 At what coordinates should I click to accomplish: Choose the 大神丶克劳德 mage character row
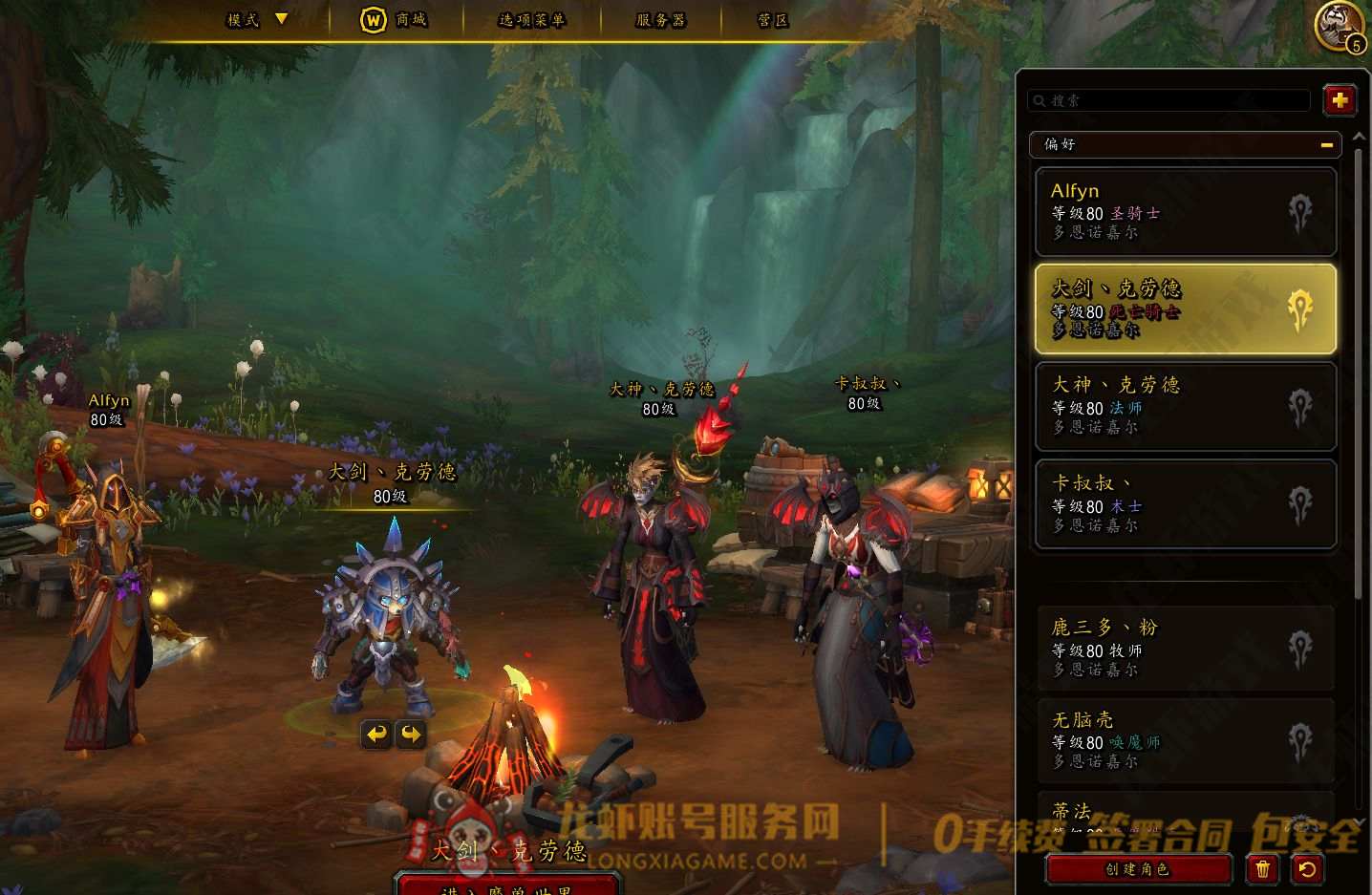pyautogui.click(x=1185, y=406)
